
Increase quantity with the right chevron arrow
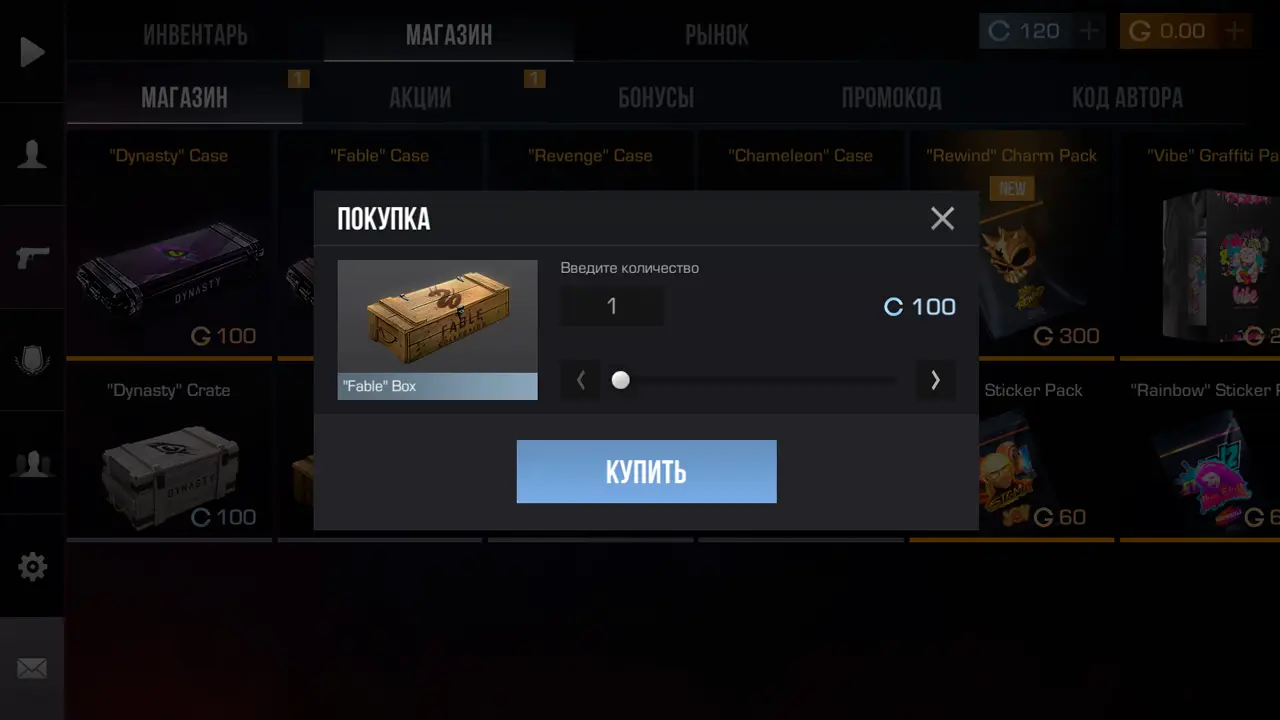click(934, 380)
